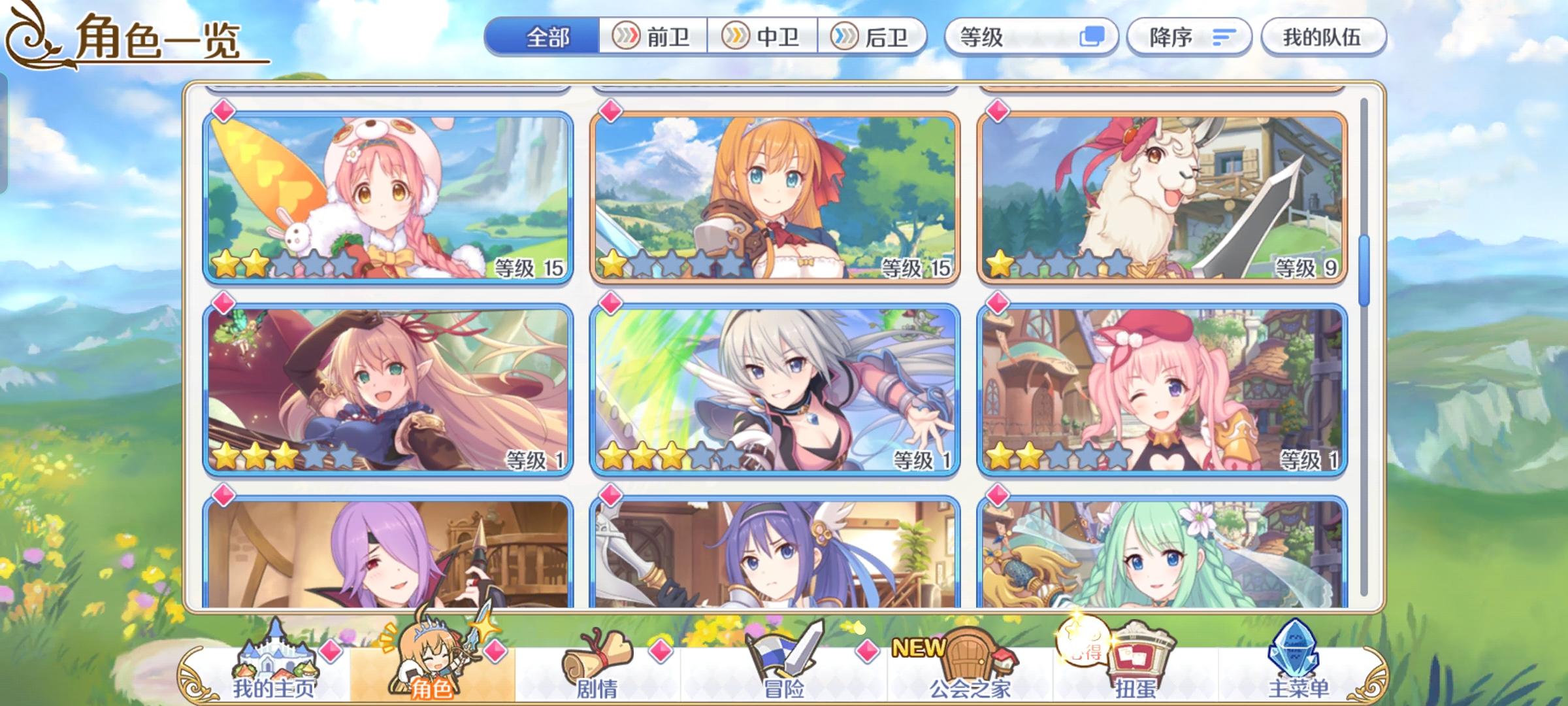Open the 我的队伍 my teams button
This screenshot has width=1568, height=706.
[x=1322, y=37]
